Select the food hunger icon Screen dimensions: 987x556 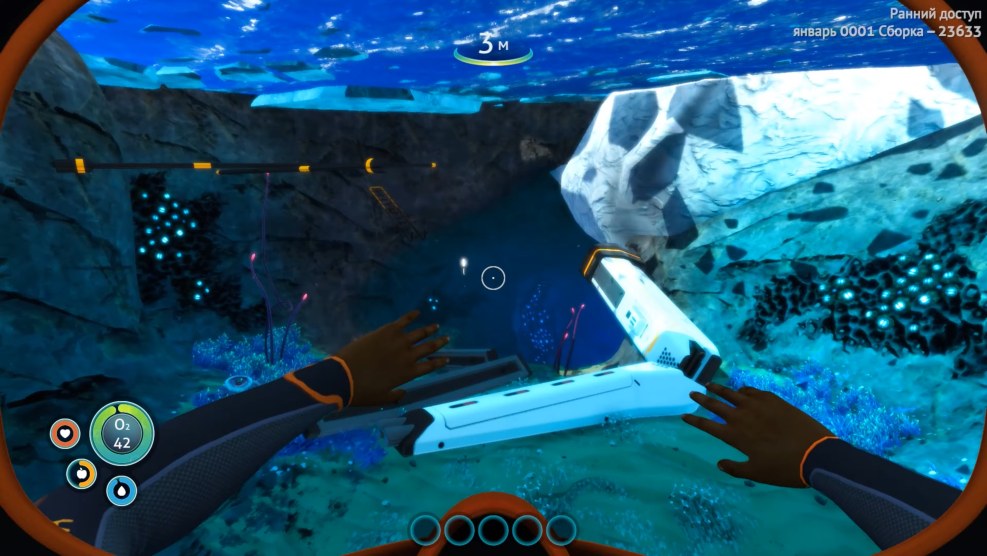click(x=82, y=473)
